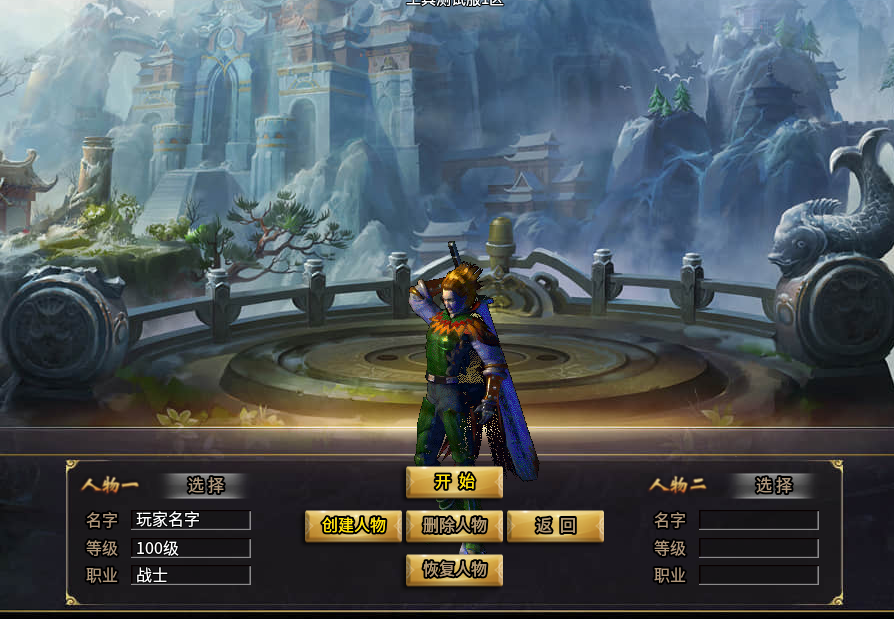Screen dimensions: 894x619
Task: Choose 删除人物 to delete the character
Action: [454, 526]
